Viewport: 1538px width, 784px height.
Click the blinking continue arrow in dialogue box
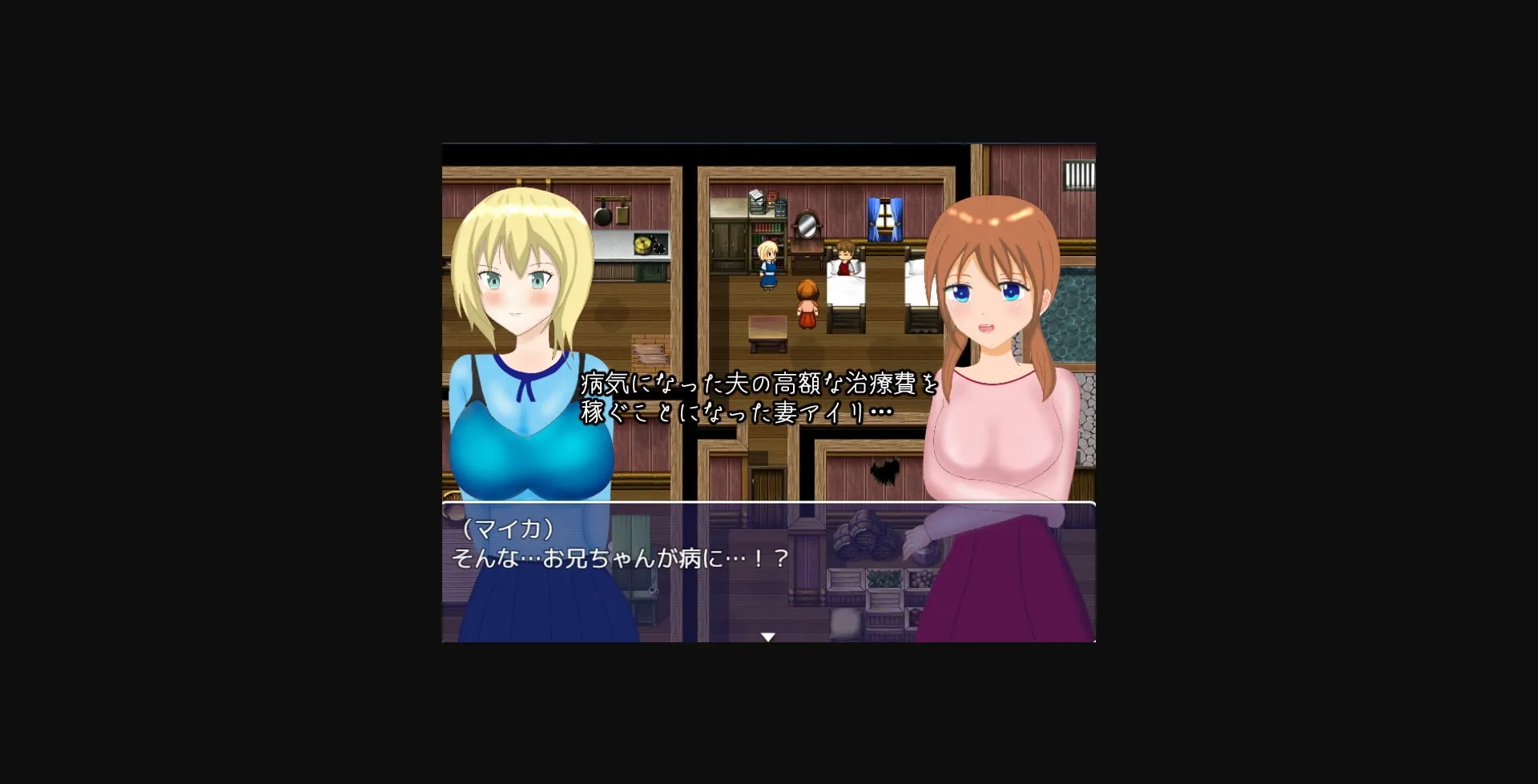(x=769, y=635)
